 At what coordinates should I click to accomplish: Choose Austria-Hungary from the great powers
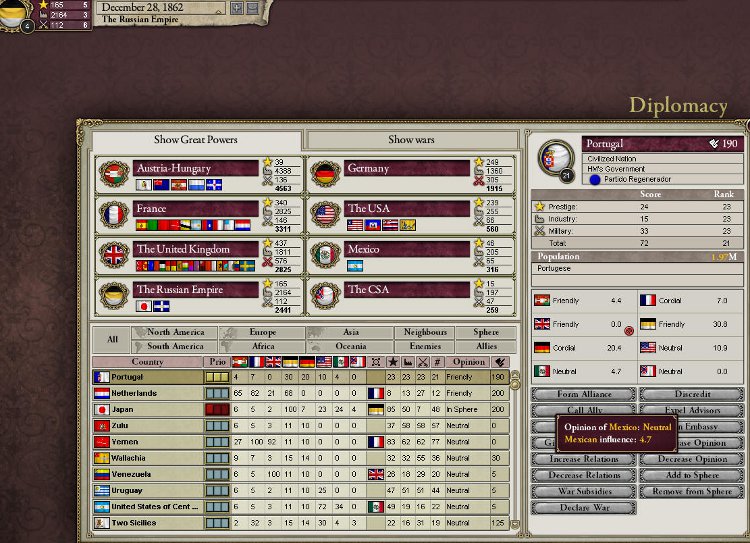[x=196, y=169]
